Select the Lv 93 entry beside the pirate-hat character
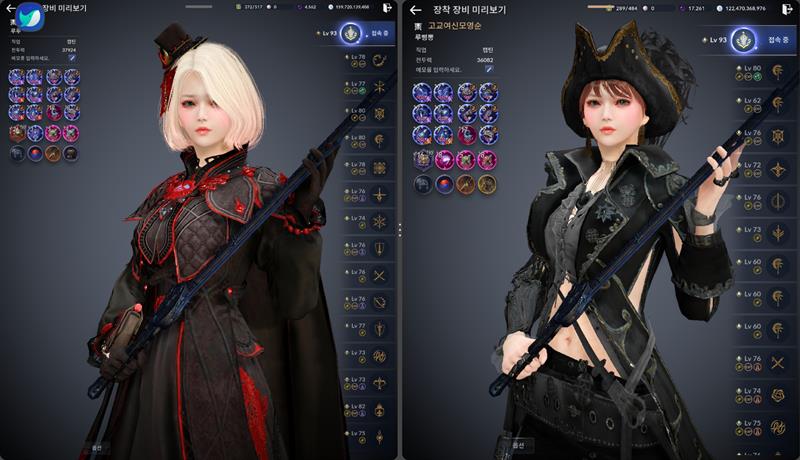This screenshot has height=460, width=800. coord(746,41)
